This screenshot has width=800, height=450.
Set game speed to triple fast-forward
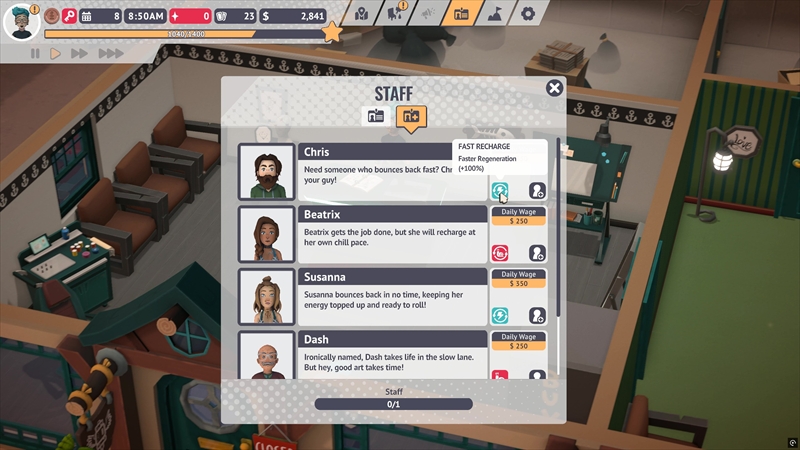coord(110,53)
